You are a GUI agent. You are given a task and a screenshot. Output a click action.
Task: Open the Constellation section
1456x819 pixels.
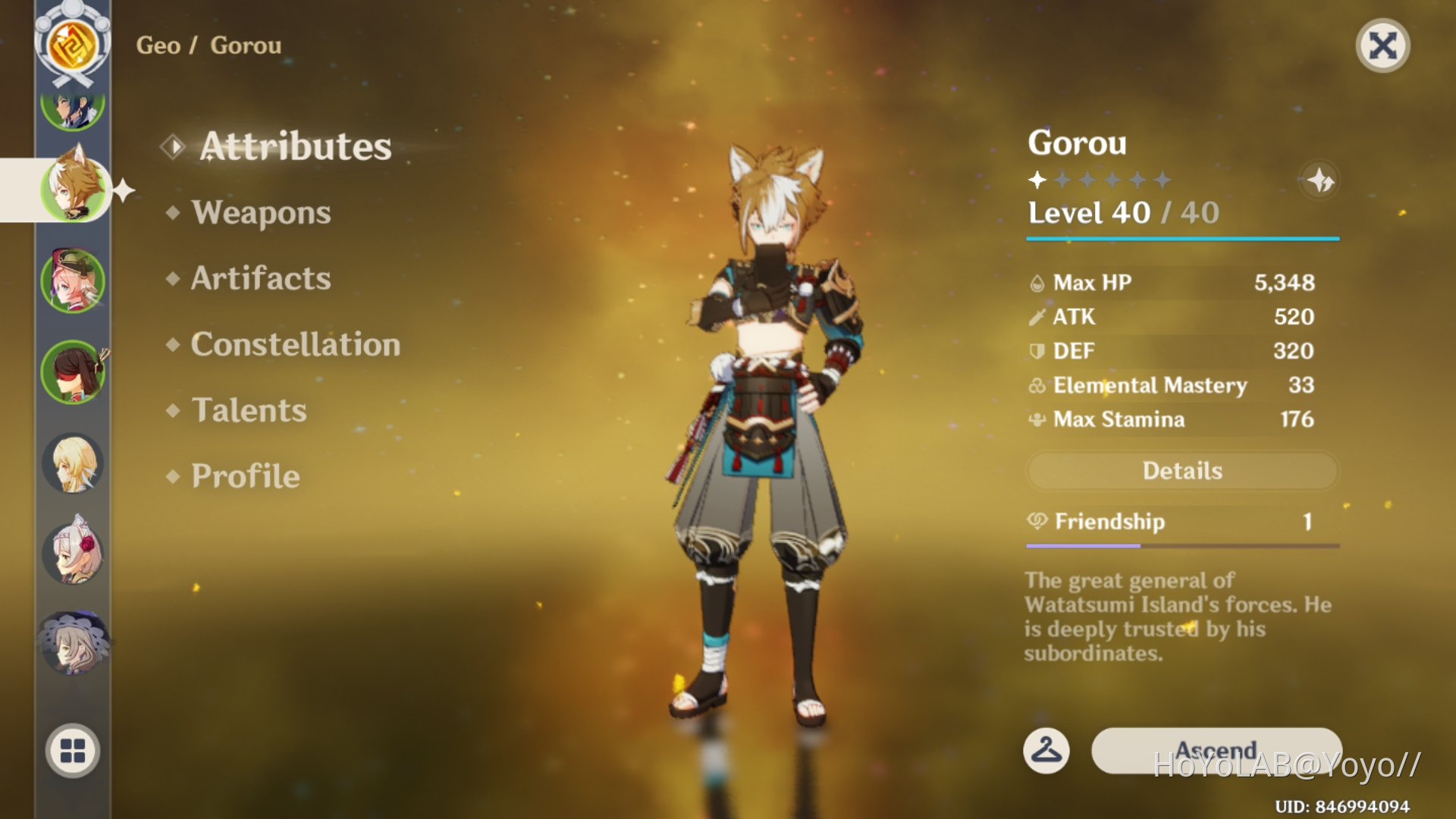pos(296,345)
